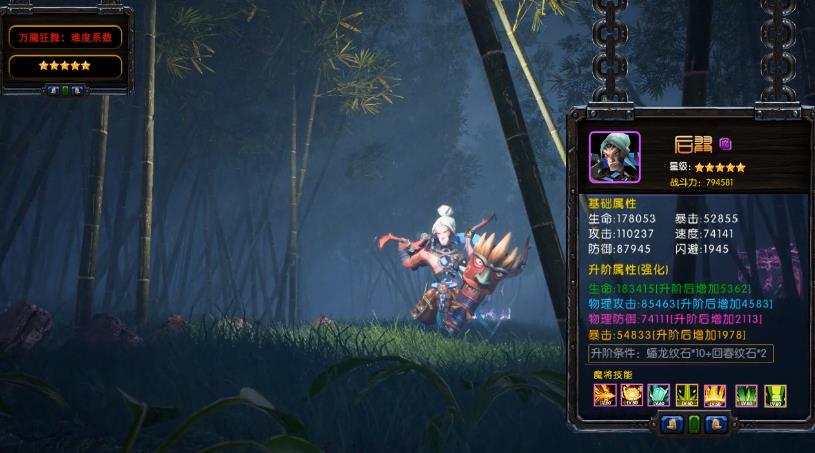815x453 pixels.
Task: Choose the golden flame crown skill icon
Action: 712,395
